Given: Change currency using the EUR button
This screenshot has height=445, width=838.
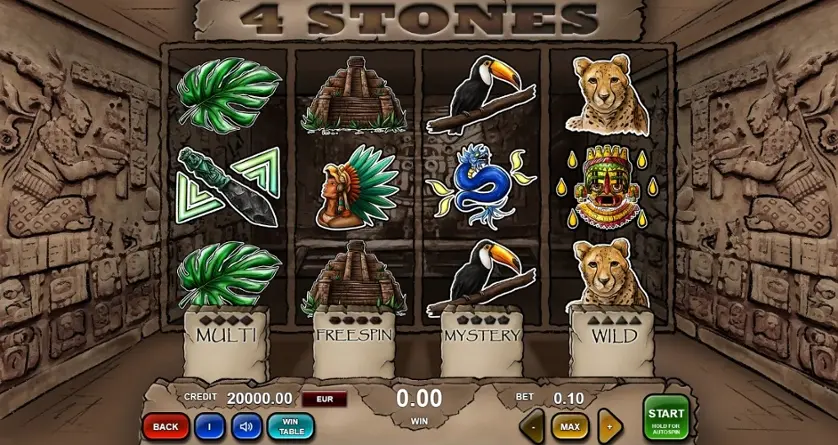Looking at the screenshot, I should [x=324, y=399].
